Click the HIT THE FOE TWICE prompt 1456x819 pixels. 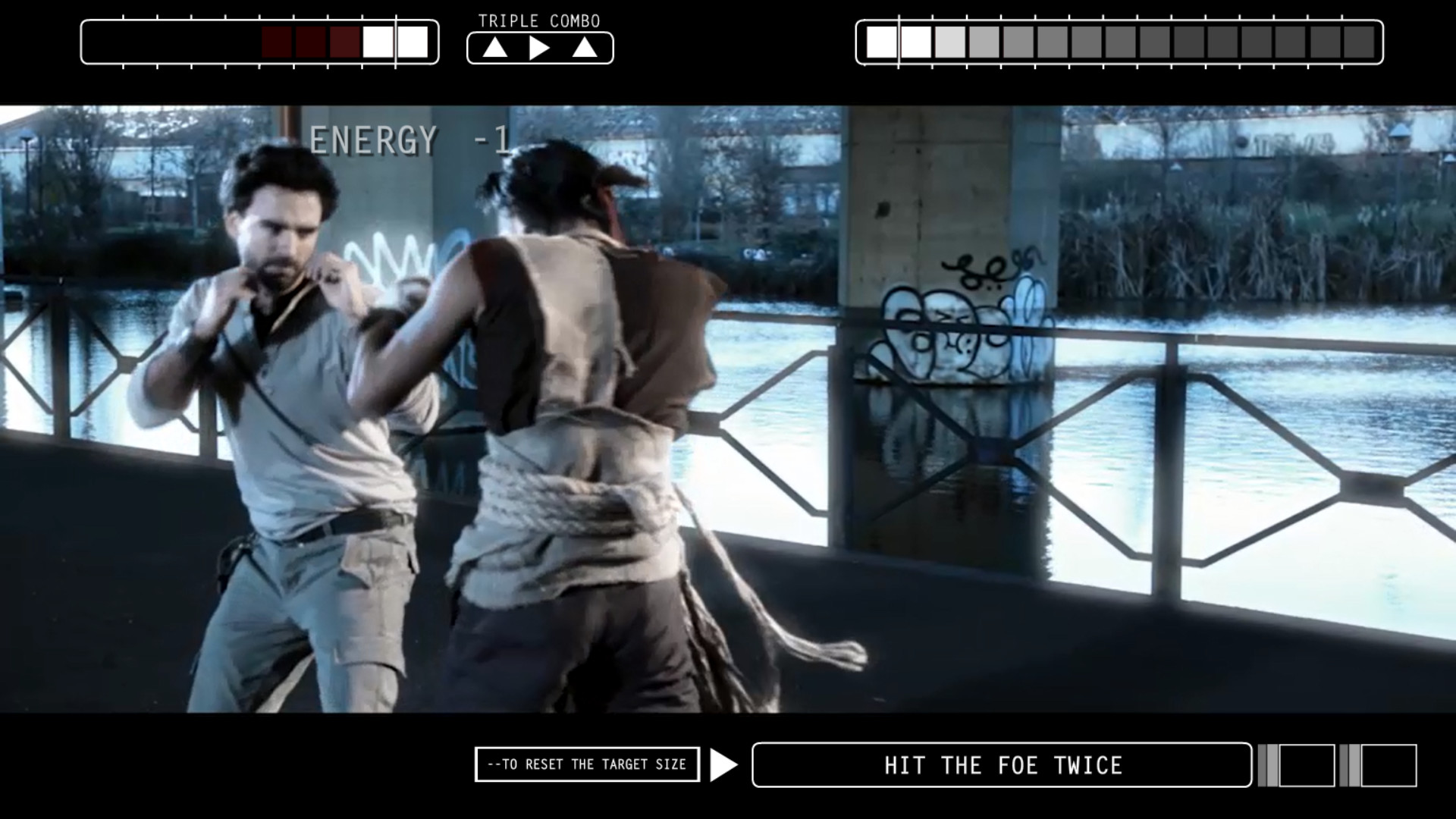pos(1003,764)
